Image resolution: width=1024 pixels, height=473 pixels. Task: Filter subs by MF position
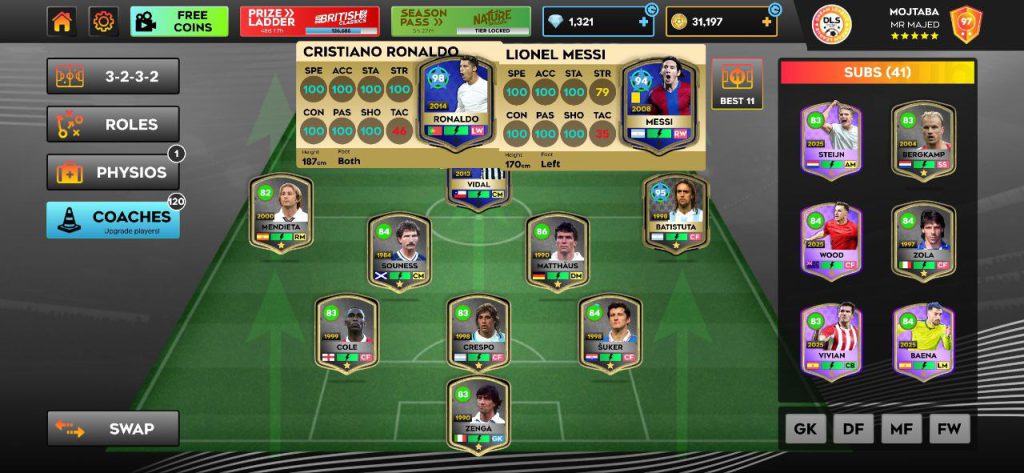pyautogui.click(x=901, y=429)
